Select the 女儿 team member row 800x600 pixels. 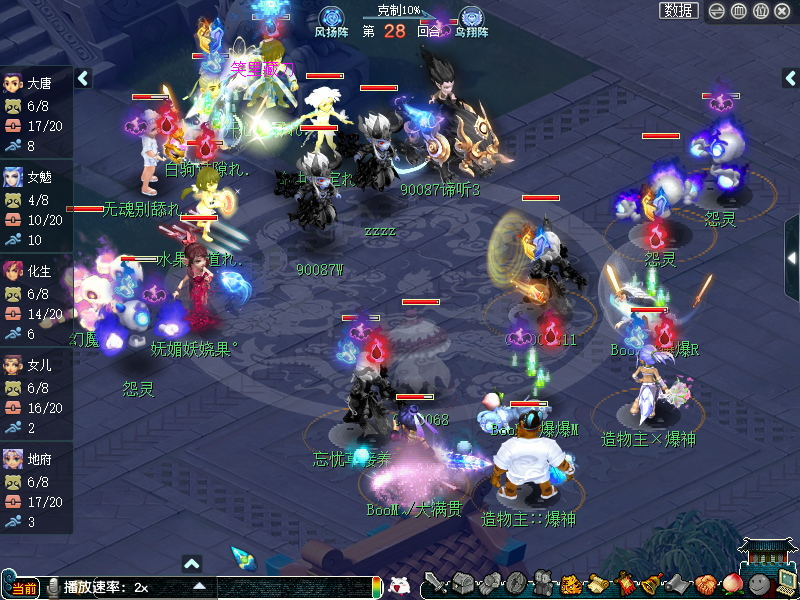click(x=36, y=396)
